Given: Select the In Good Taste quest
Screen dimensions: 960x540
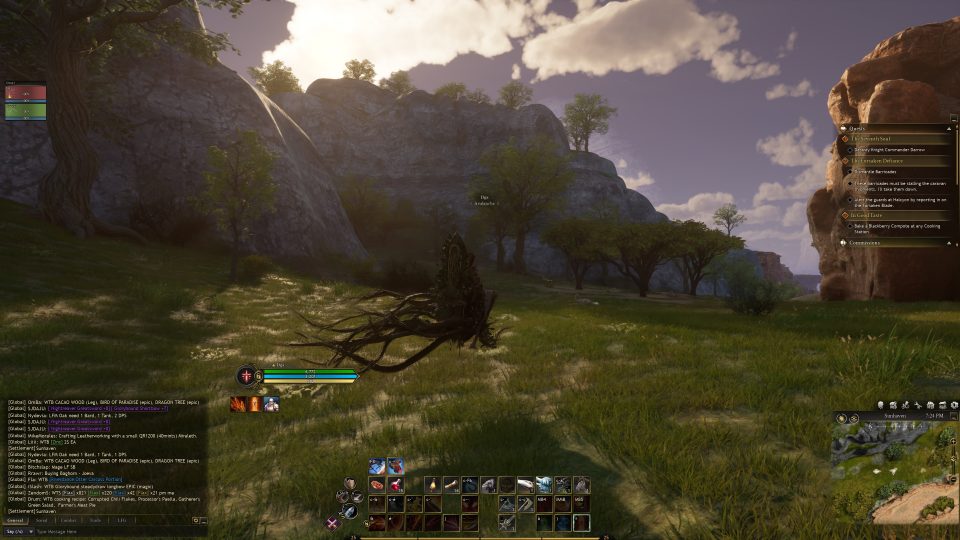Looking at the screenshot, I should click(866, 215).
